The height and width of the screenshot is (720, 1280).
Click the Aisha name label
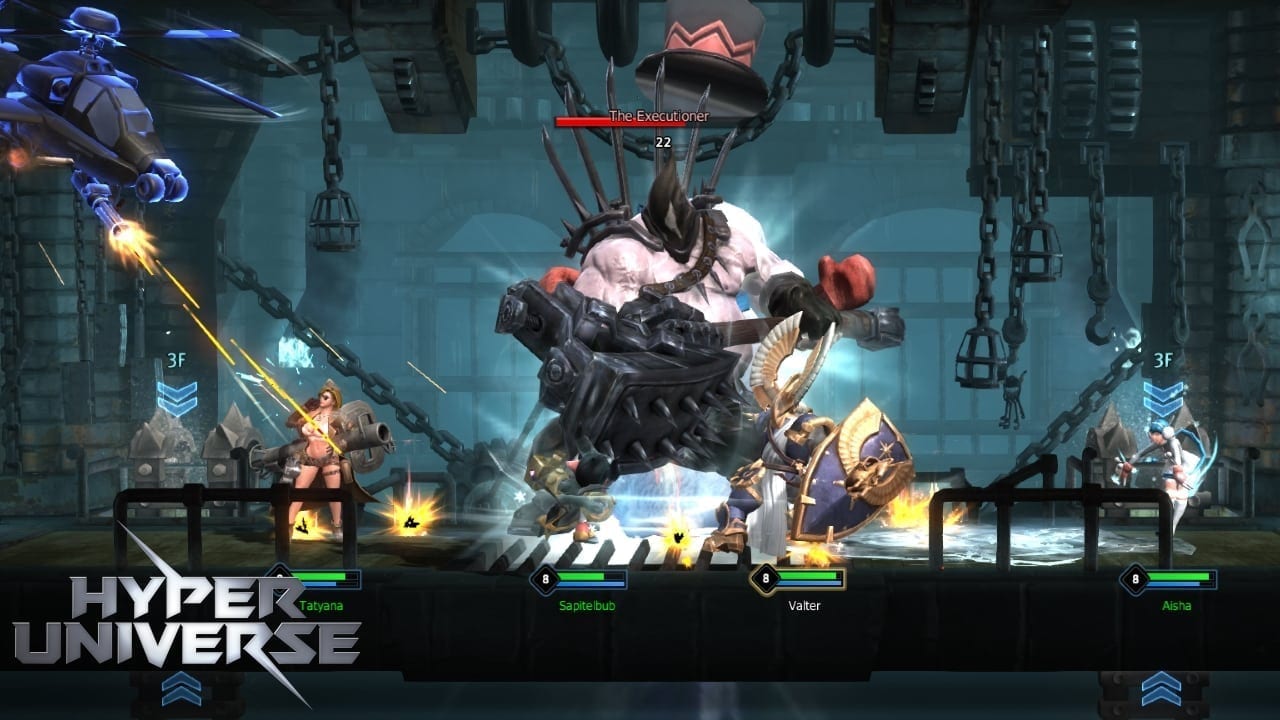coord(1177,606)
